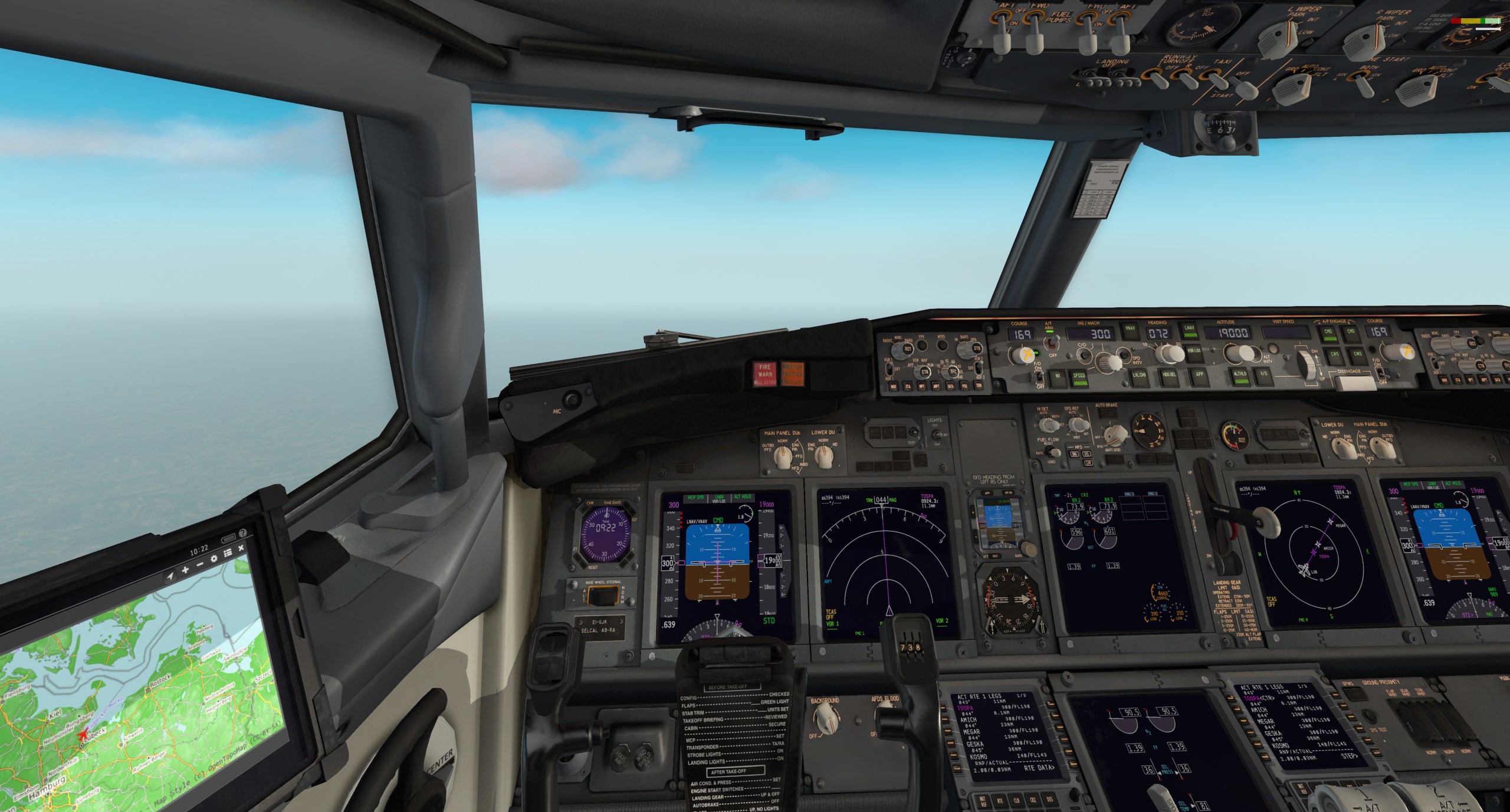Select the LVL CHG autopilot mode
The height and width of the screenshot is (812, 1510).
pos(1139,376)
